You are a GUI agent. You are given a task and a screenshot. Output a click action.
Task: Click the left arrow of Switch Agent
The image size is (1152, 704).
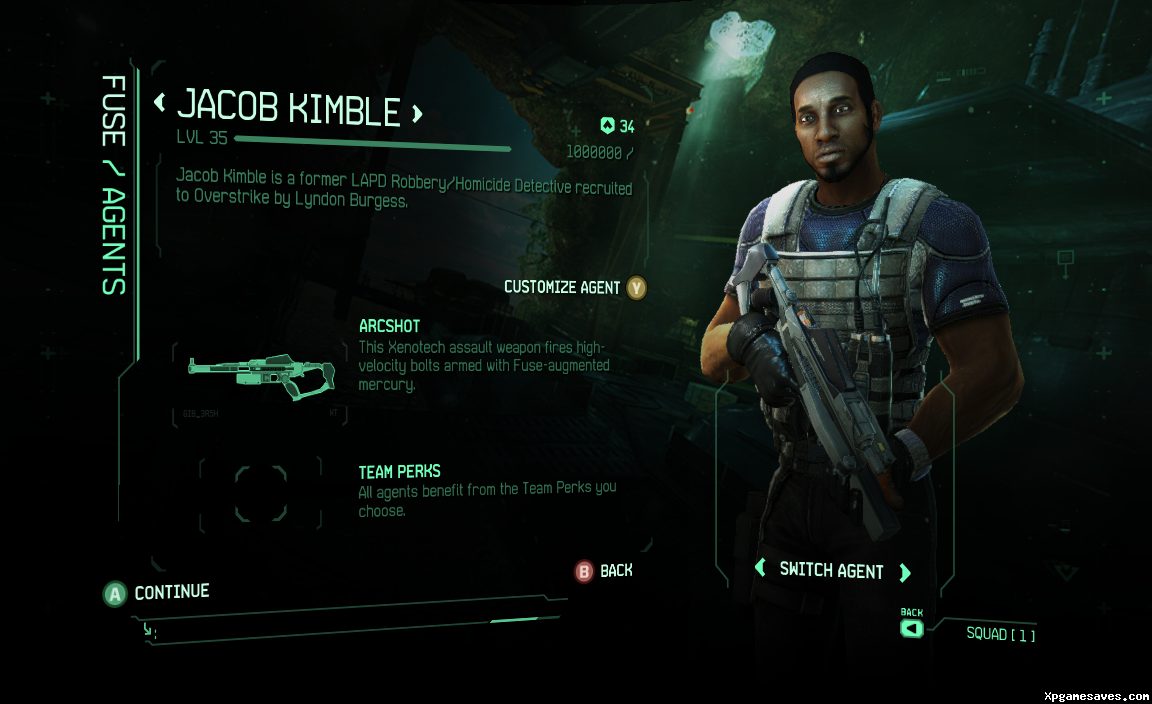760,570
